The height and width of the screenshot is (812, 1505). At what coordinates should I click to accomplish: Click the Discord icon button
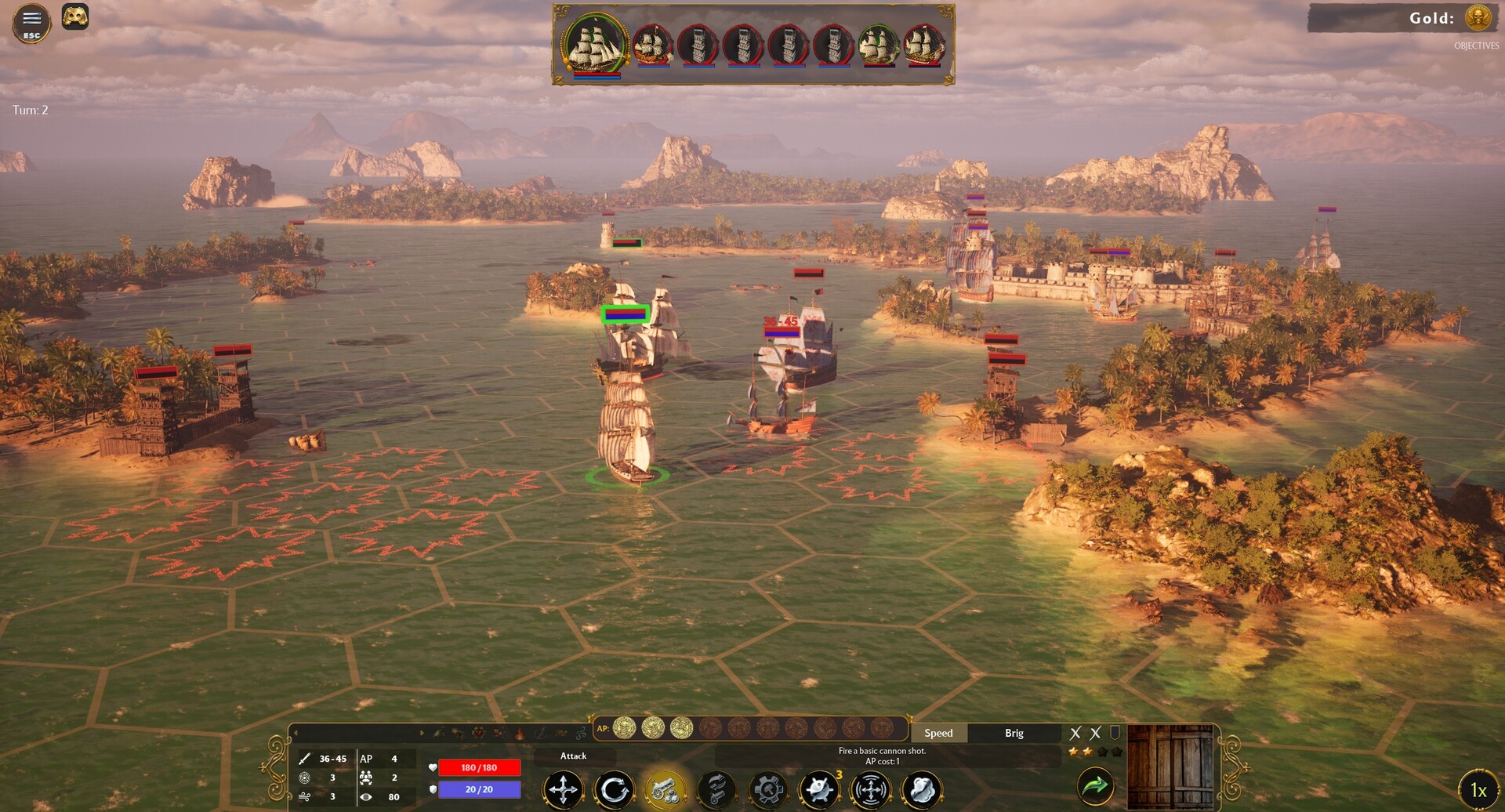75,16
